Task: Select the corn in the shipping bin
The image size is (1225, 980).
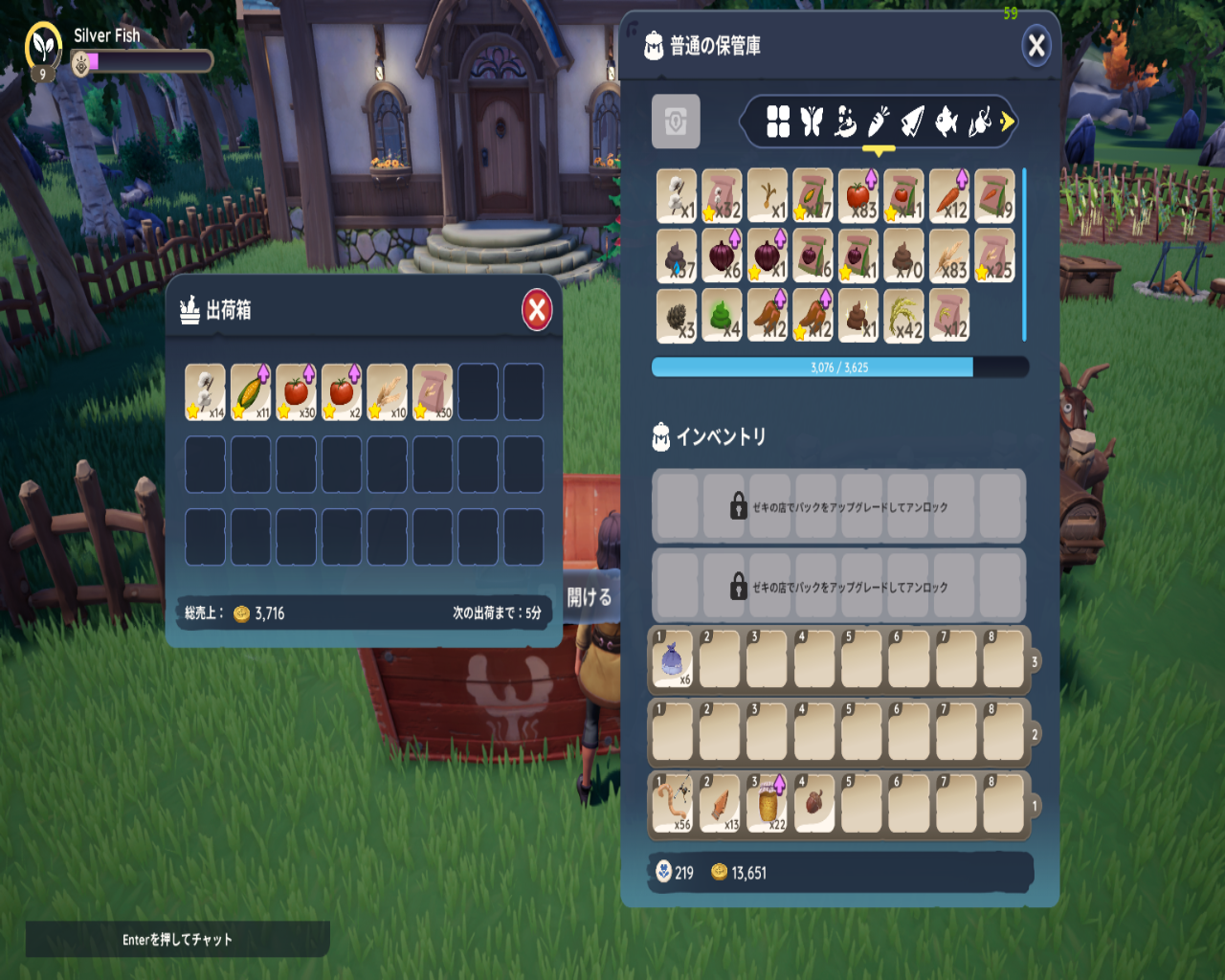Action: pos(251,392)
